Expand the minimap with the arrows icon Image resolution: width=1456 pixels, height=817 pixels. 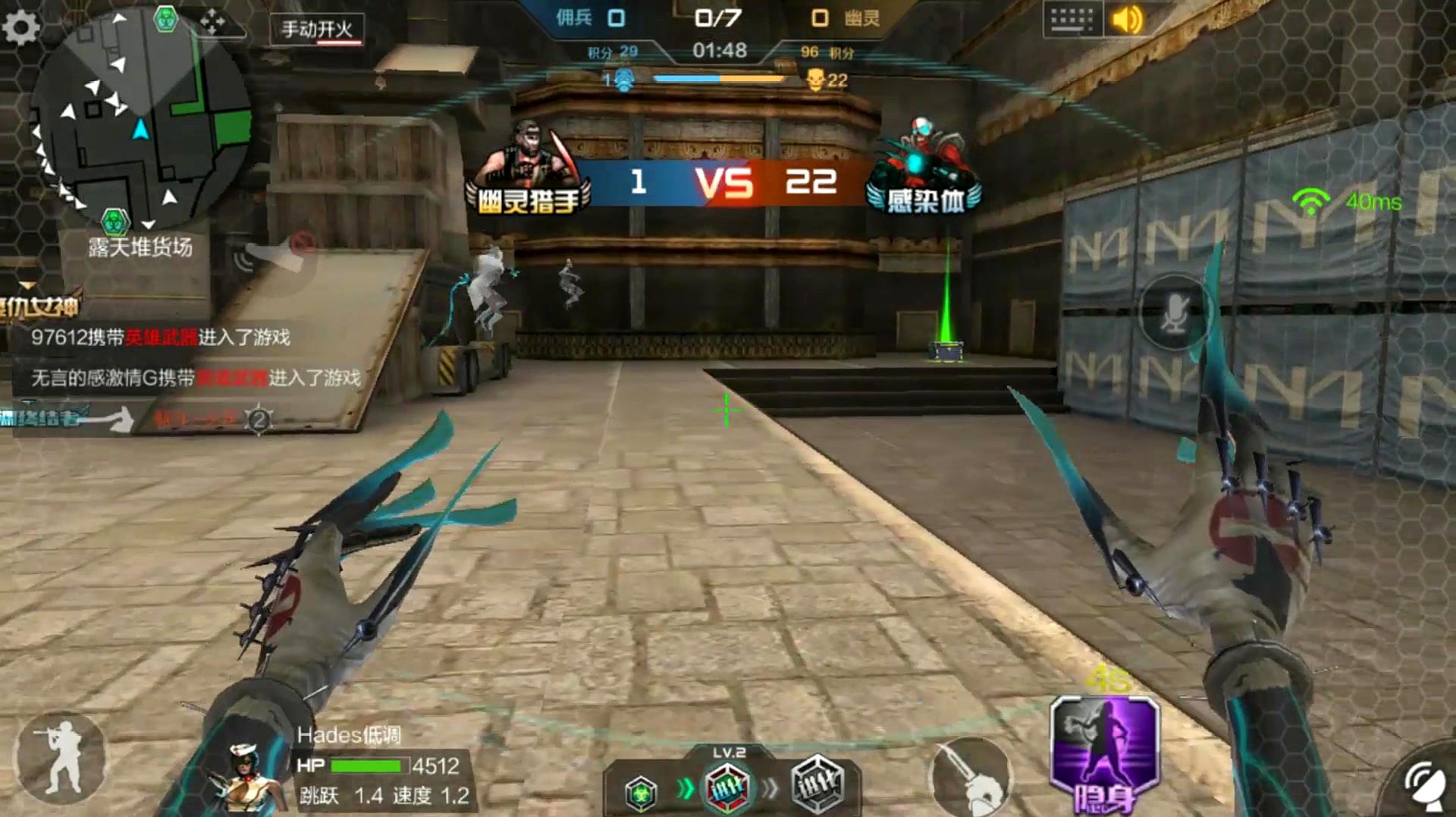pos(212,23)
